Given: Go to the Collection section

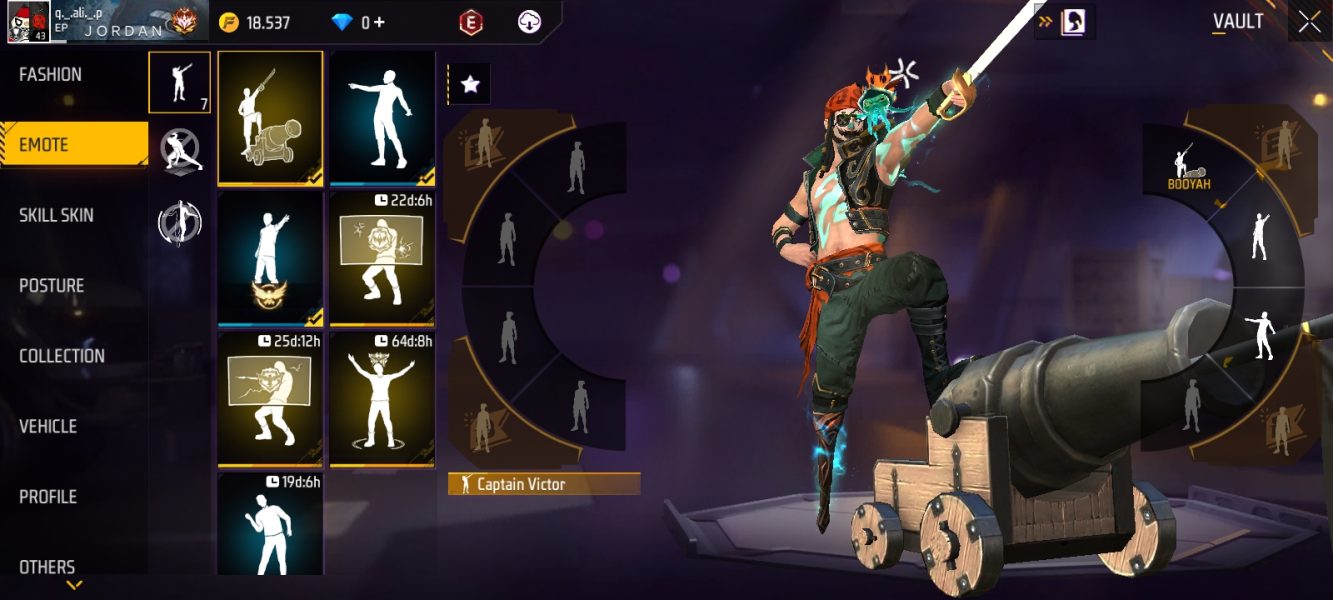Looking at the screenshot, I should coord(62,356).
